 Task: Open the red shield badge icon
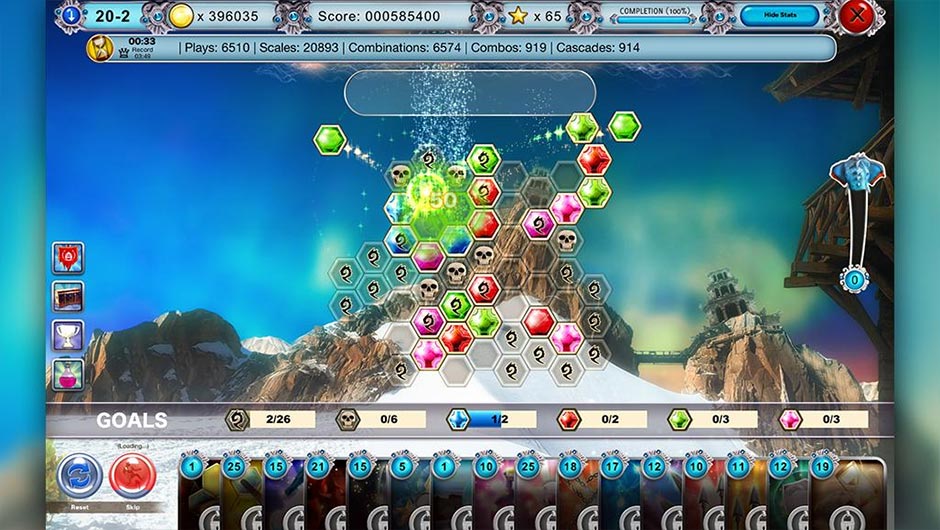coord(68,258)
